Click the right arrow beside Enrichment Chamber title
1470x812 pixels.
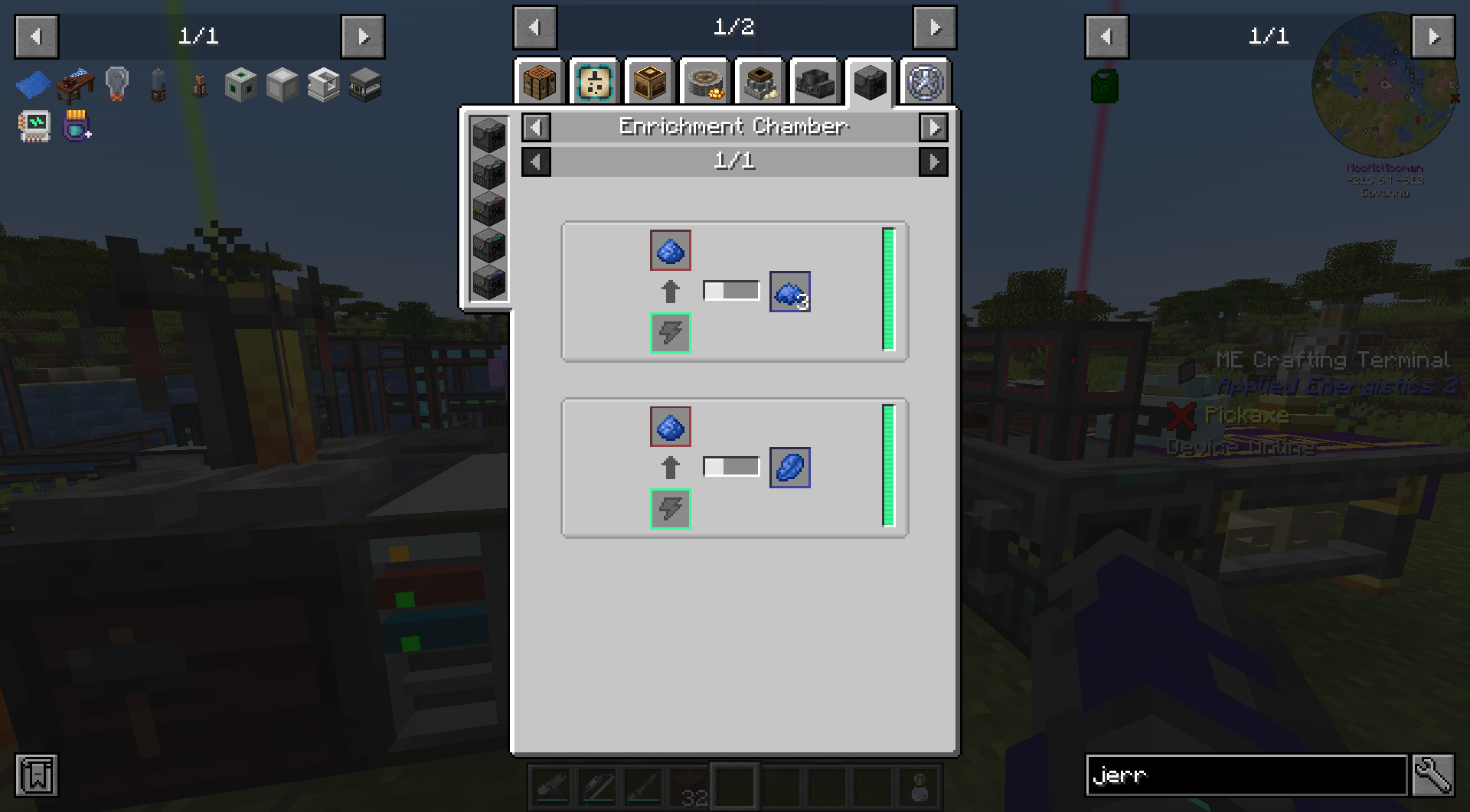click(933, 128)
